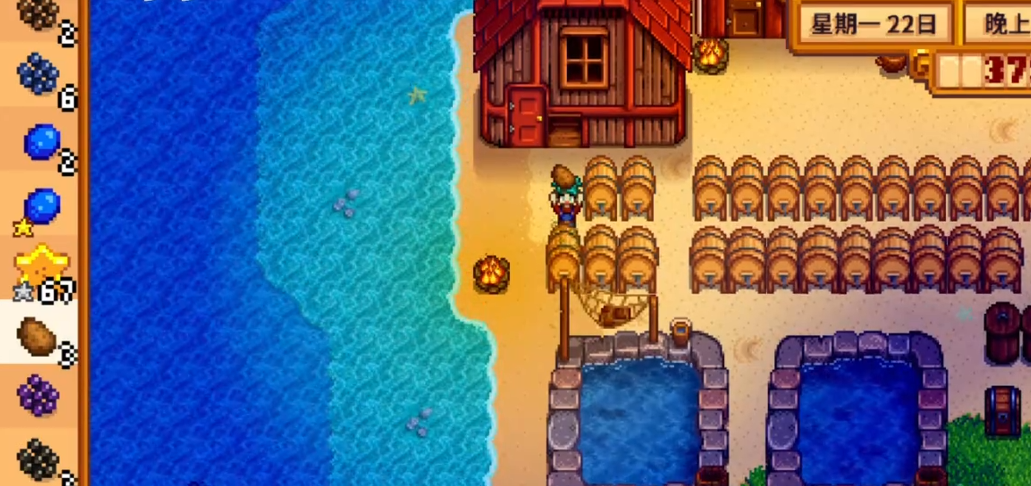Pick the starfruit stack of 67
1031x486 pixels.
(x=40, y=268)
